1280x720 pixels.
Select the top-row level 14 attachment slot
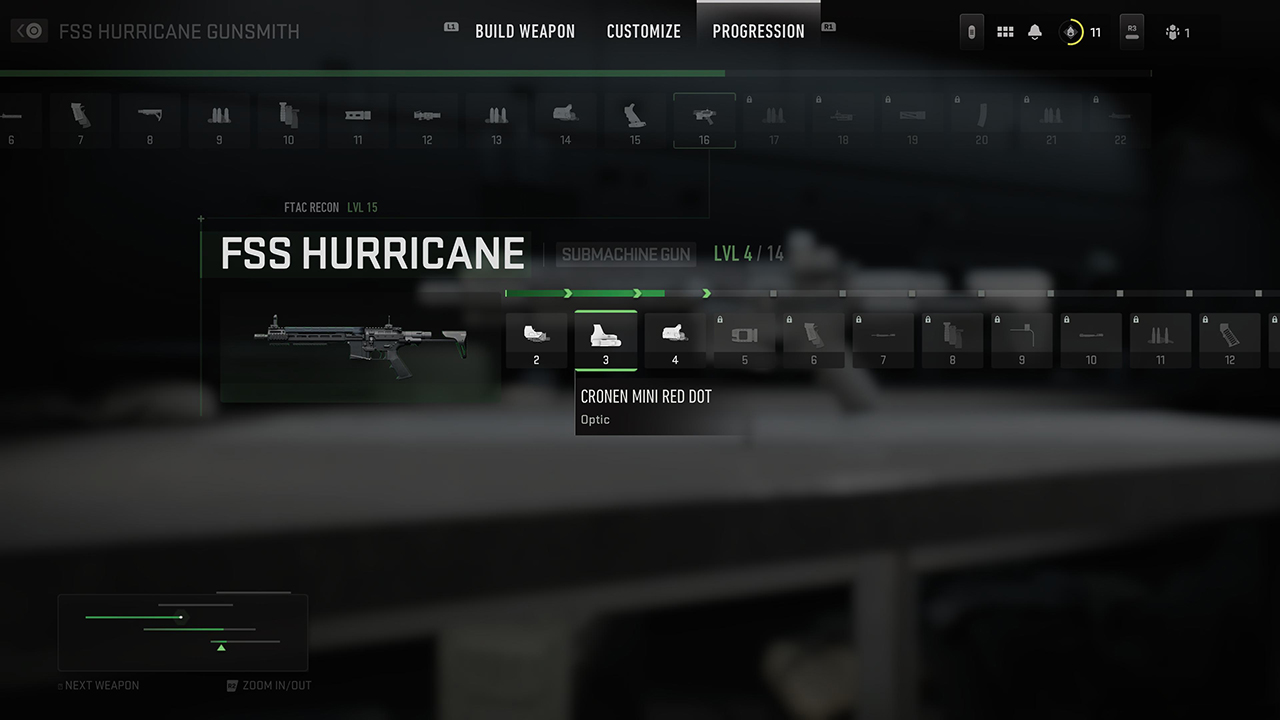coord(565,121)
